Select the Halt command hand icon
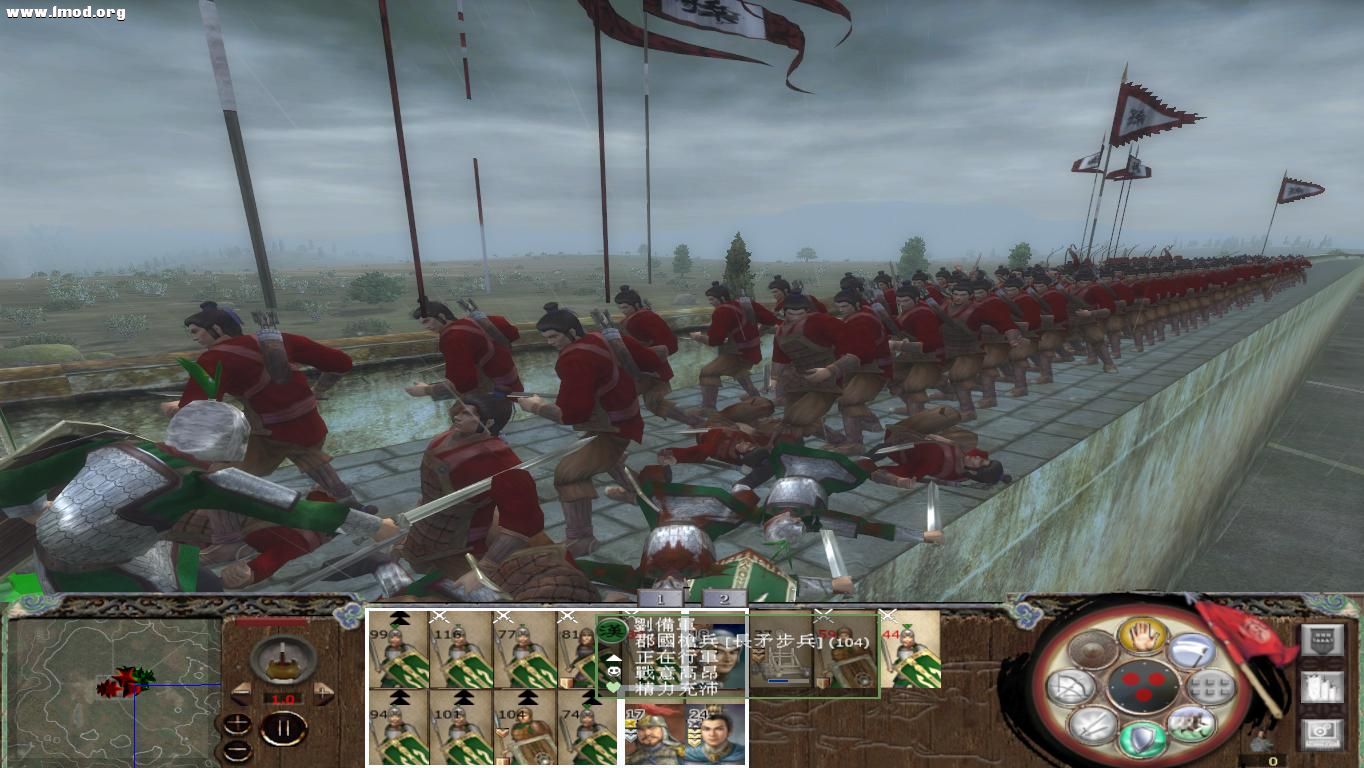This screenshot has height=768, width=1364. (x=1143, y=638)
